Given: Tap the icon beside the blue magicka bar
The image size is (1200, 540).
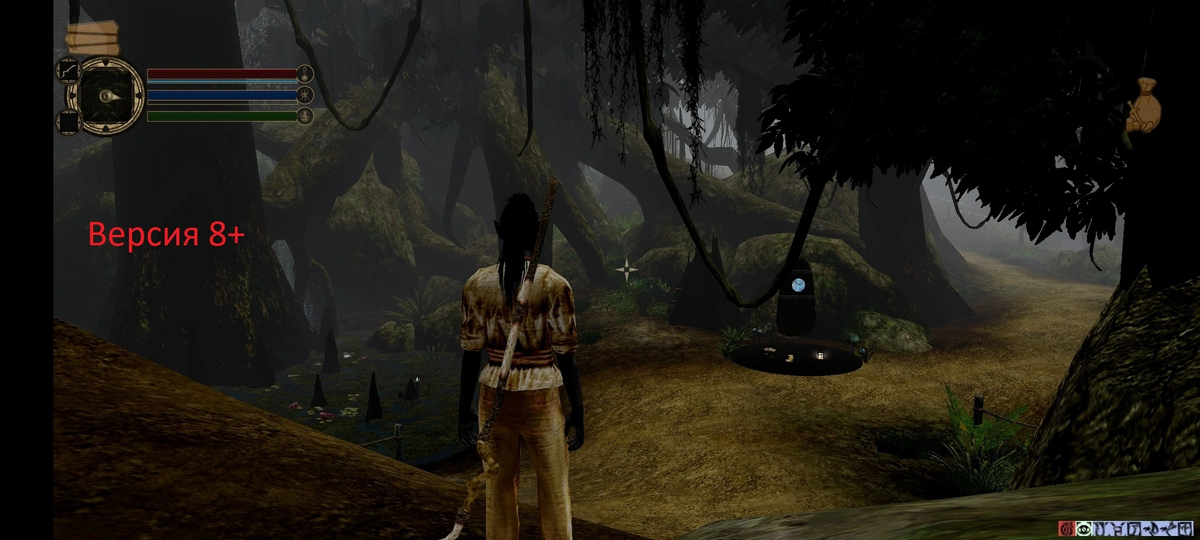Looking at the screenshot, I should pyautogui.click(x=305, y=95).
